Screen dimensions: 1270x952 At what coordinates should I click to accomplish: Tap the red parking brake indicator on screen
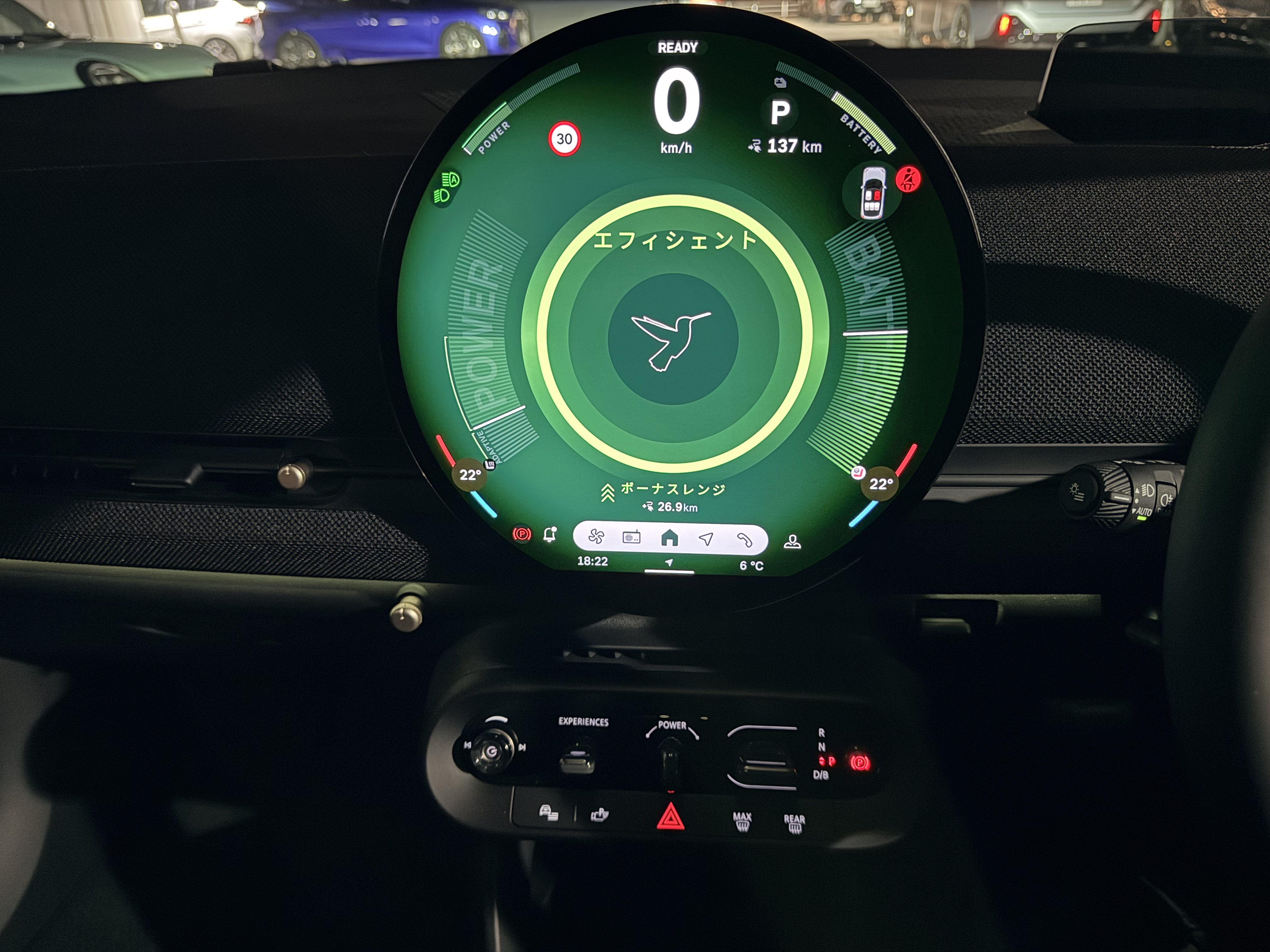coord(522,535)
